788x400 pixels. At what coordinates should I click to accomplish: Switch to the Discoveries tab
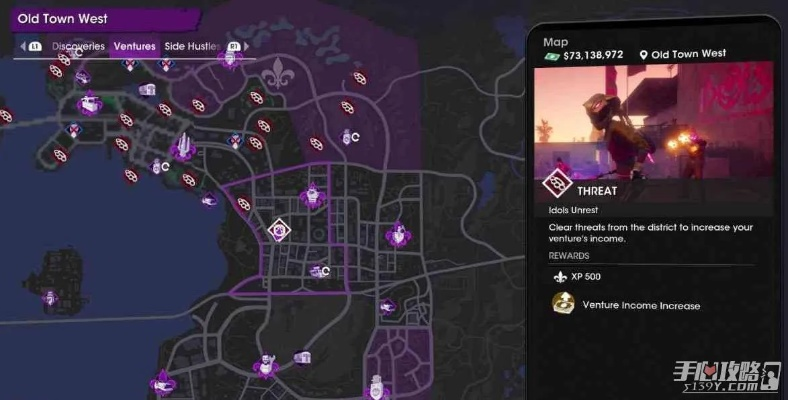pyautogui.click(x=78, y=46)
